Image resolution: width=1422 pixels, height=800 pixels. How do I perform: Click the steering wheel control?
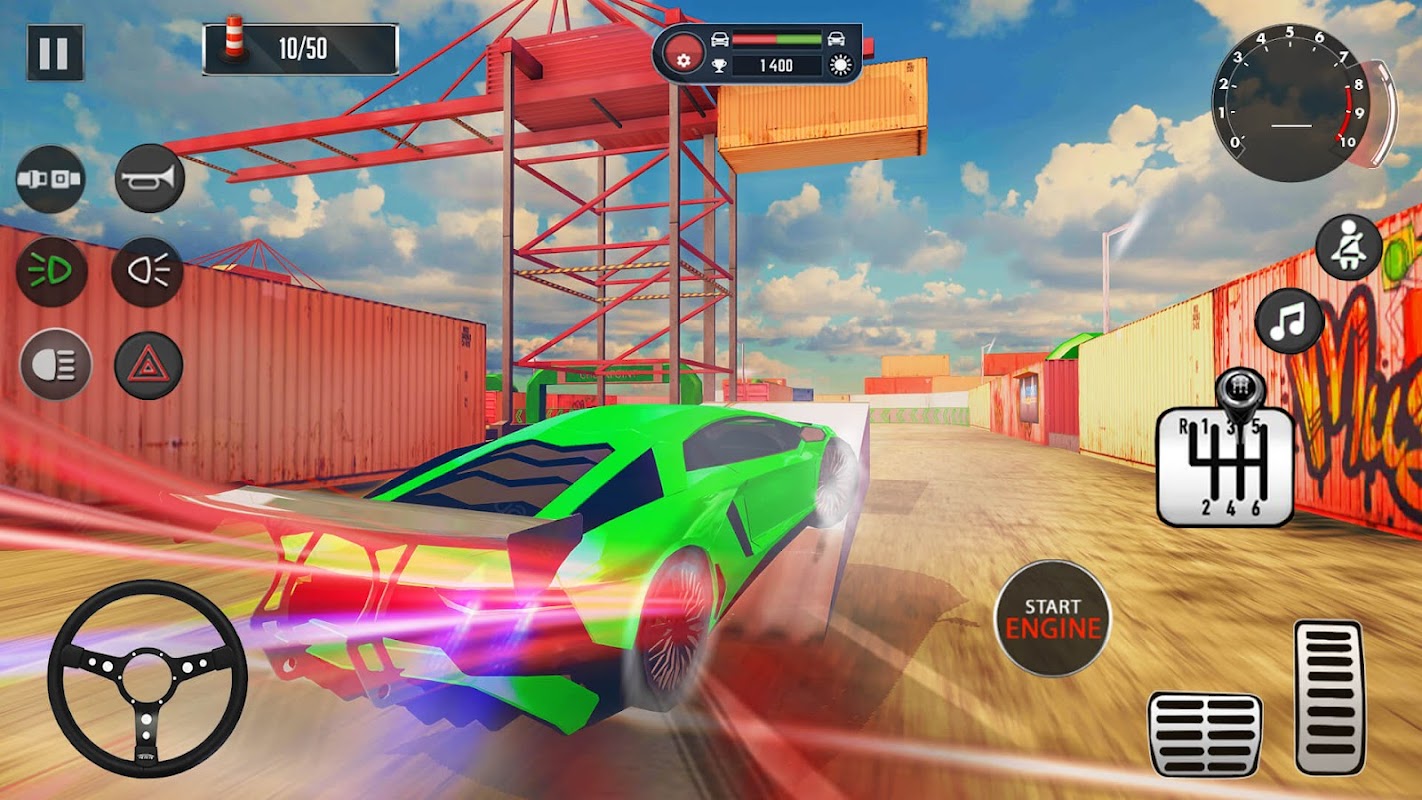point(147,678)
